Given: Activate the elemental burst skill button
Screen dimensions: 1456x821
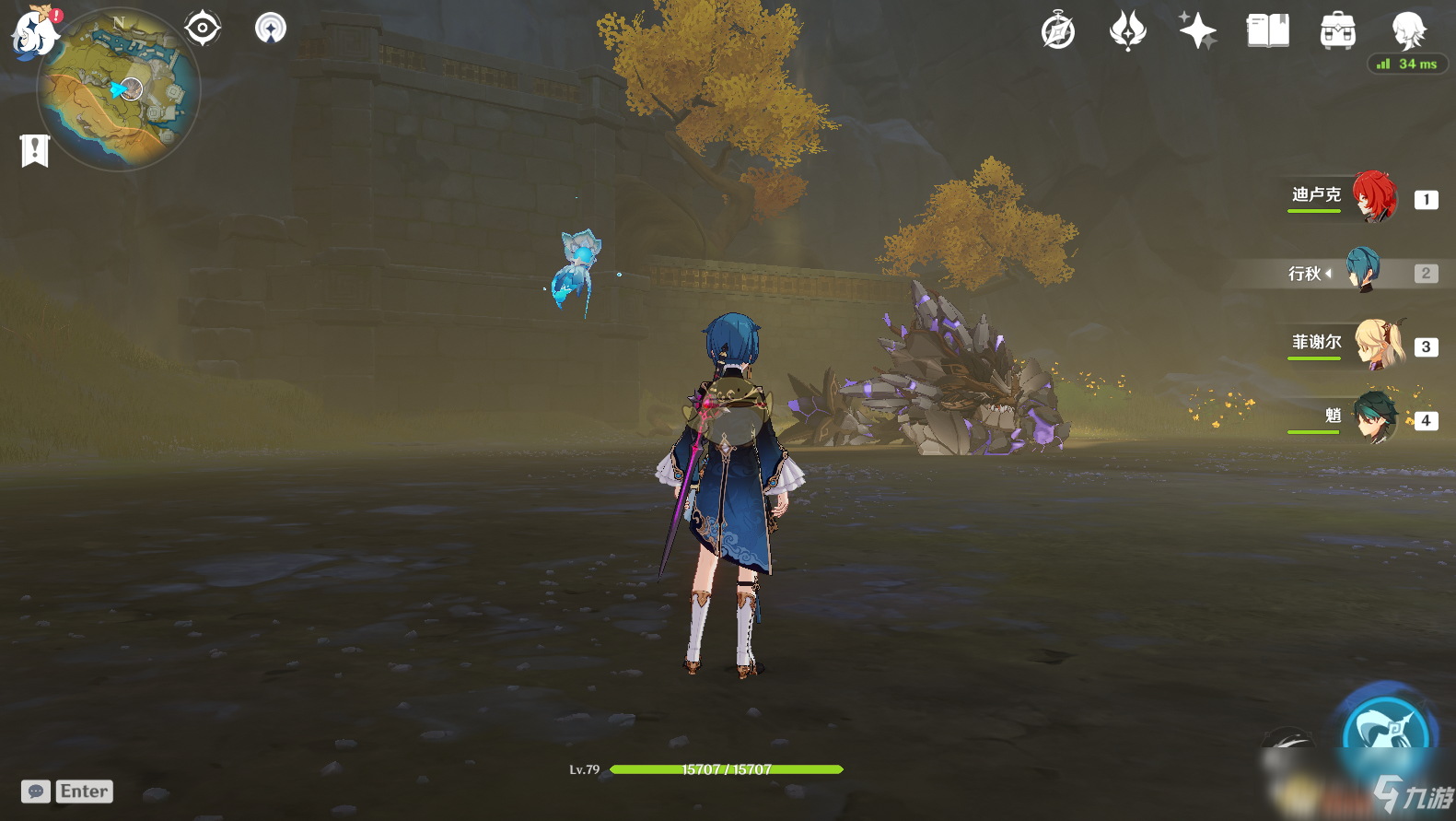Looking at the screenshot, I should pyautogui.click(x=1386, y=733).
